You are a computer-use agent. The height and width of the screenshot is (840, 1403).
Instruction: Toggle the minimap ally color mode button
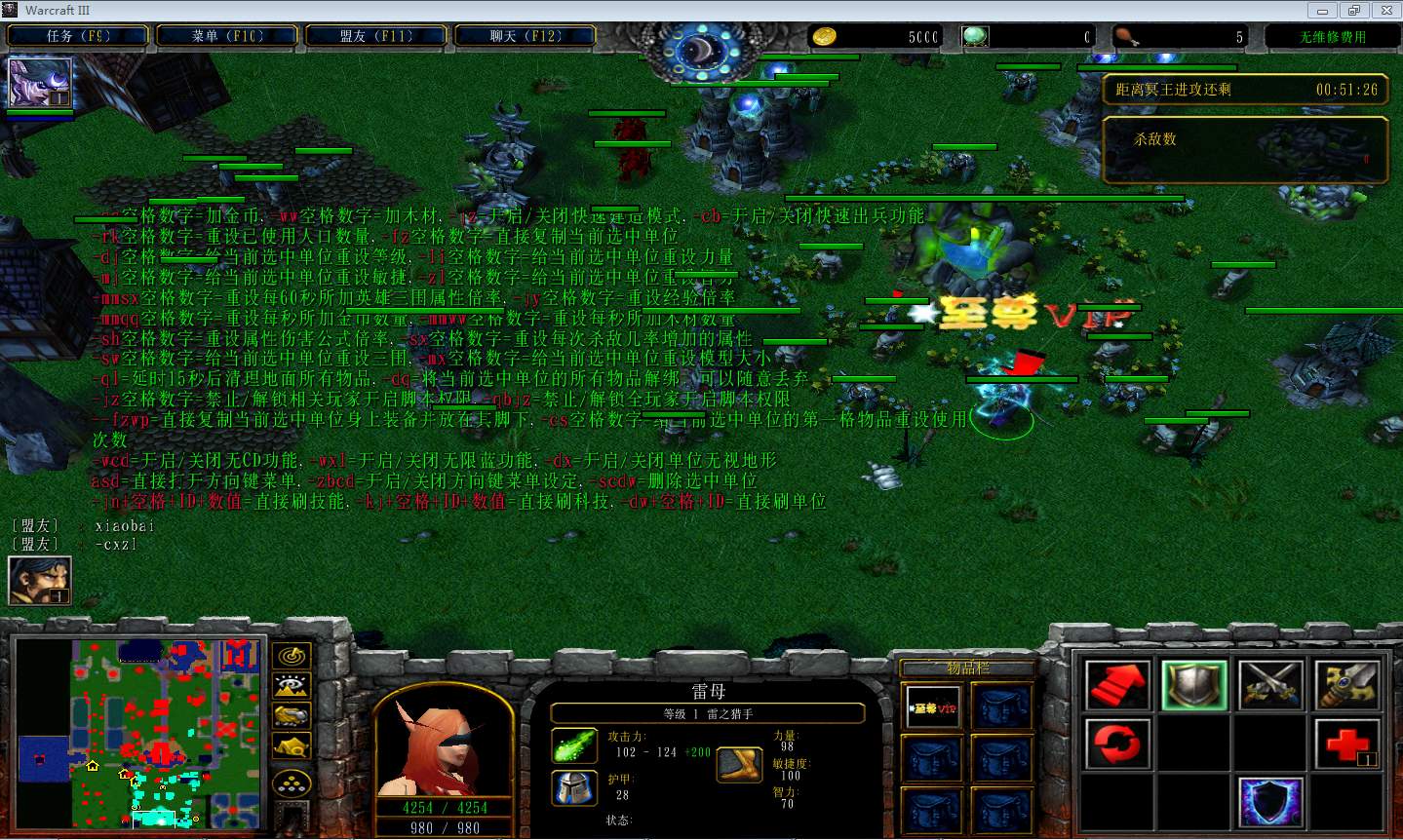pos(292,716)
